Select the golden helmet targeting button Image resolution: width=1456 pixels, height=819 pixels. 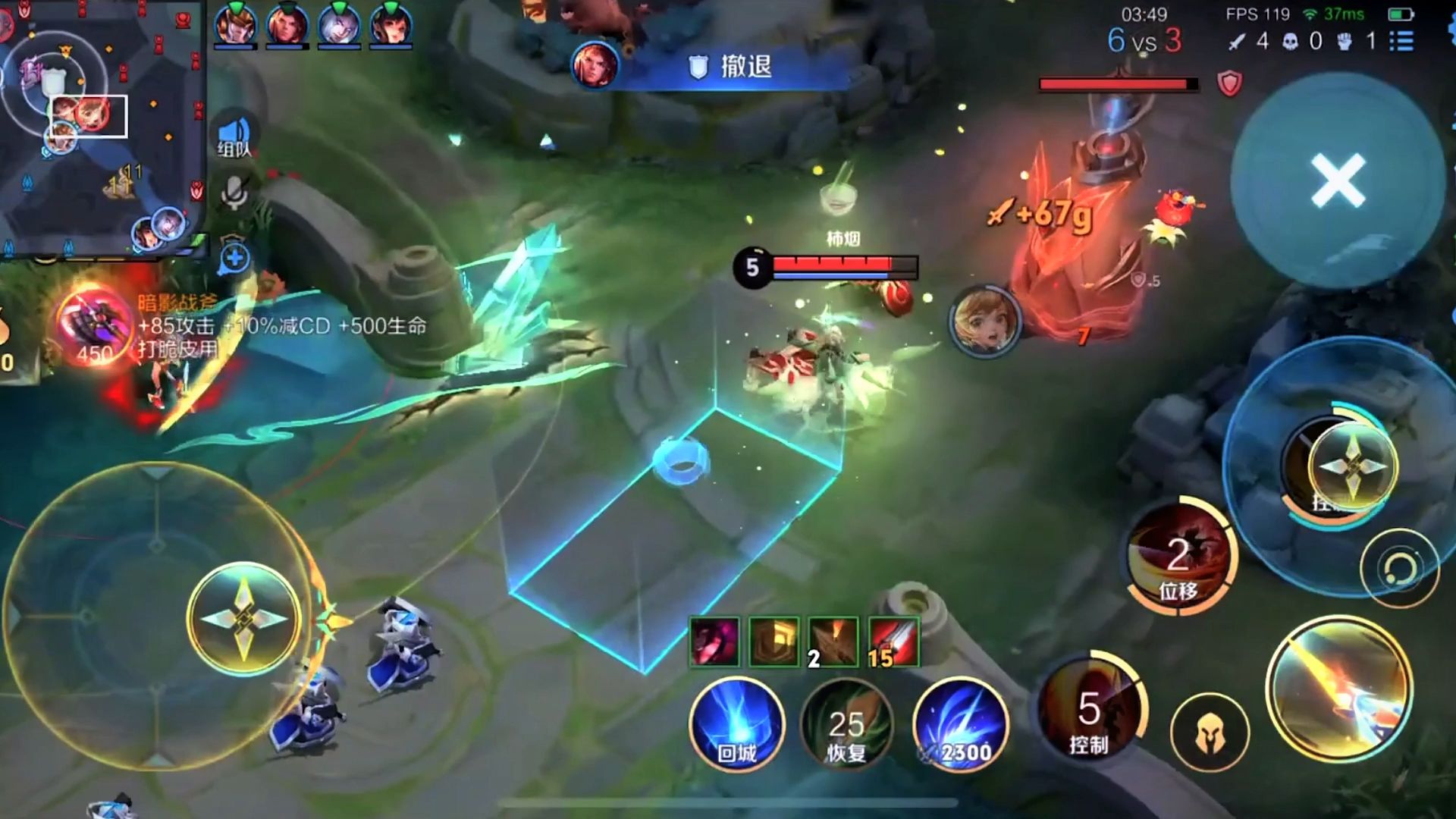click(x=1210, y=733)
